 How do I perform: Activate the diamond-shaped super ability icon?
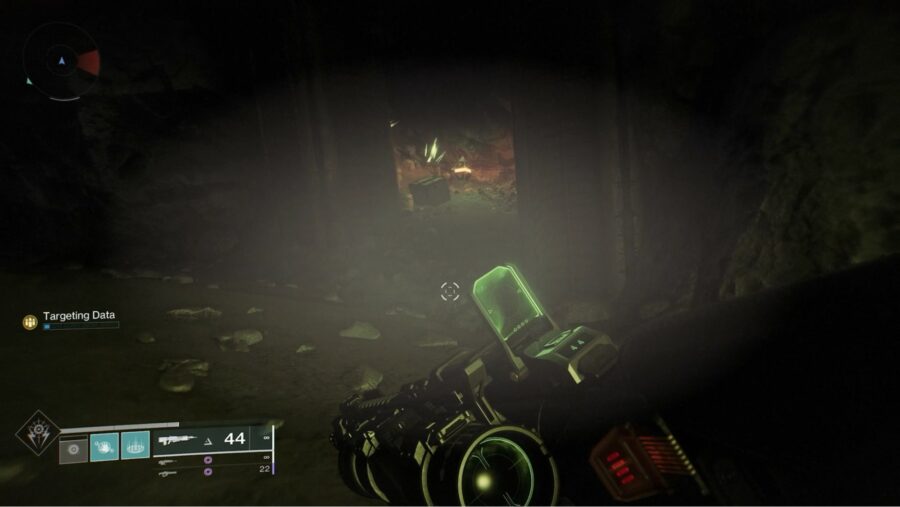pos(36,432)
